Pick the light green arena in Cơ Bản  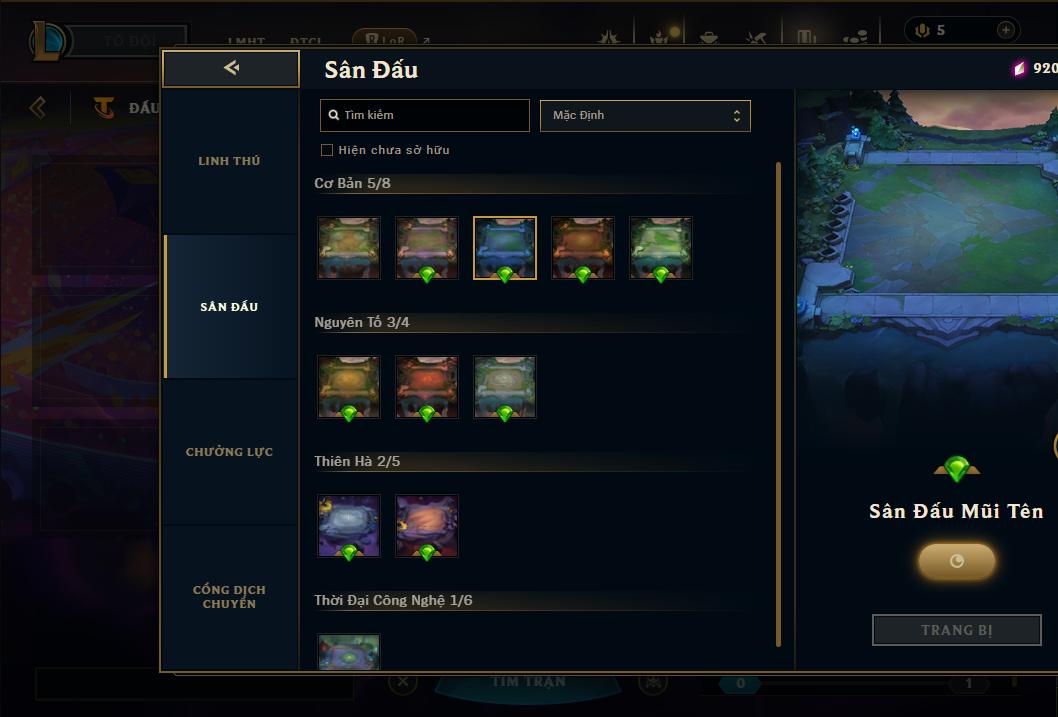pos(661,248)
